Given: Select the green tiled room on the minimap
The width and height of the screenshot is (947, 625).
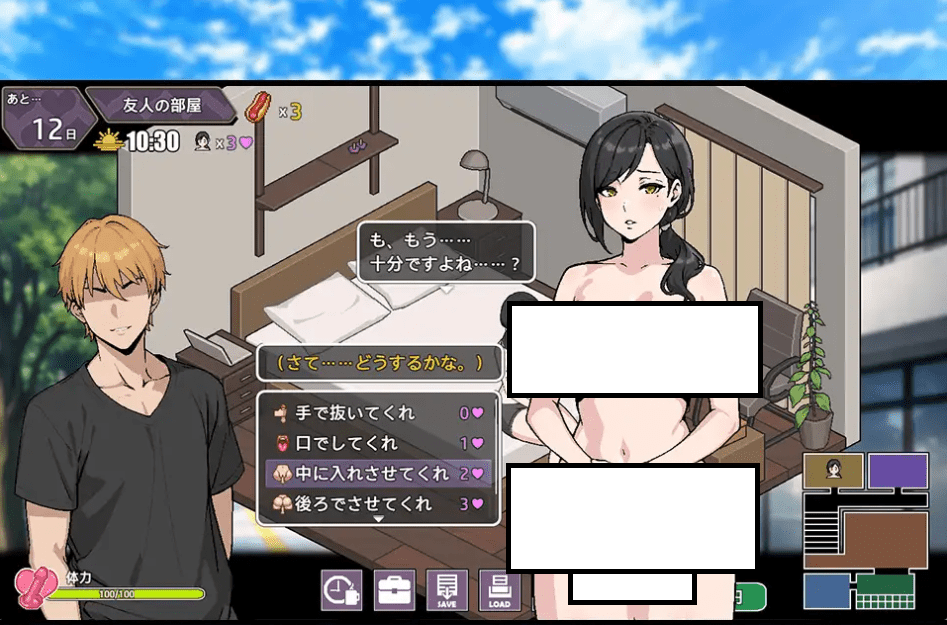Looking at the screenshot, I should point(885,591).
